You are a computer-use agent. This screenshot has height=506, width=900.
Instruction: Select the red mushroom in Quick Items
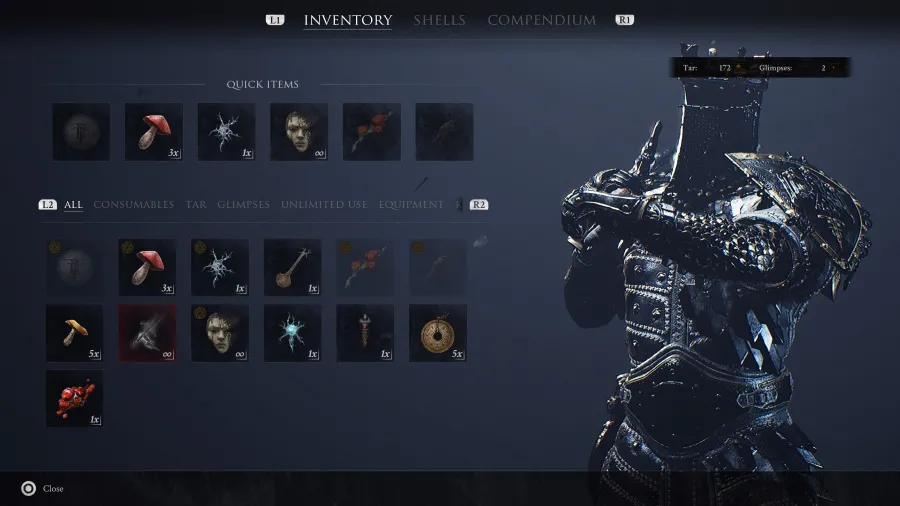coord(154,132)
